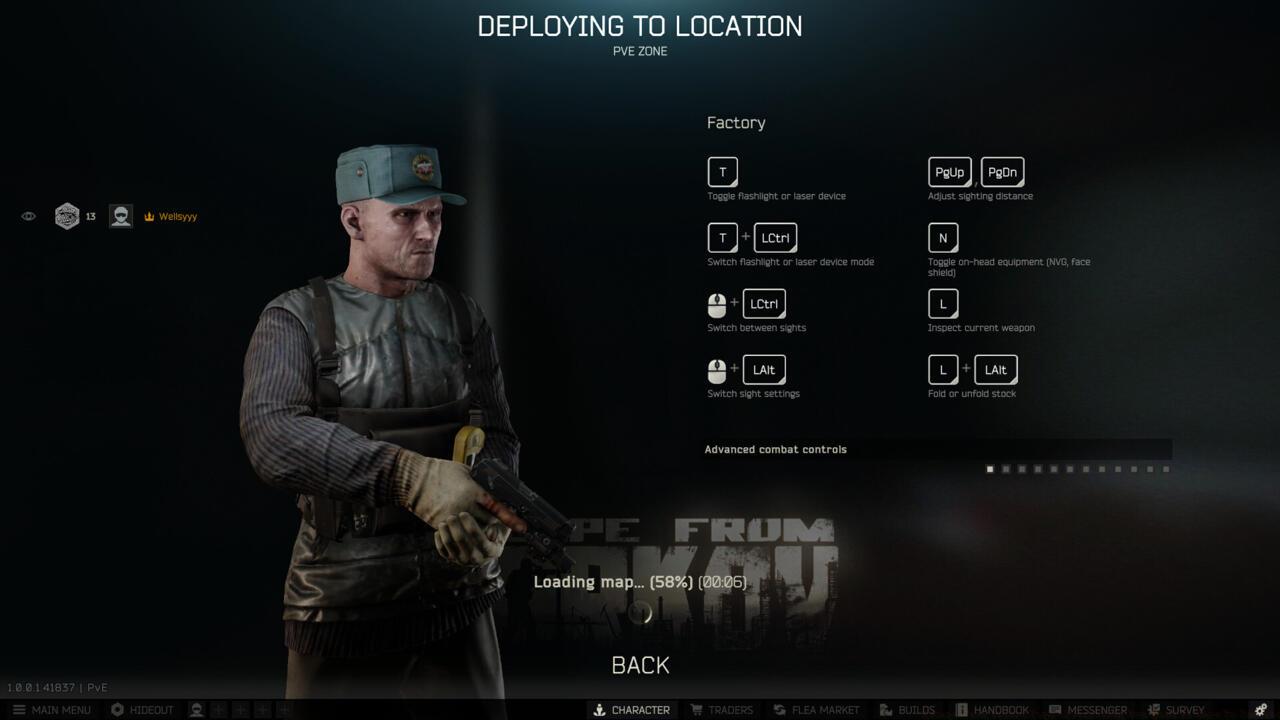
Task: Click the Factory map name label
Action: 736,122
